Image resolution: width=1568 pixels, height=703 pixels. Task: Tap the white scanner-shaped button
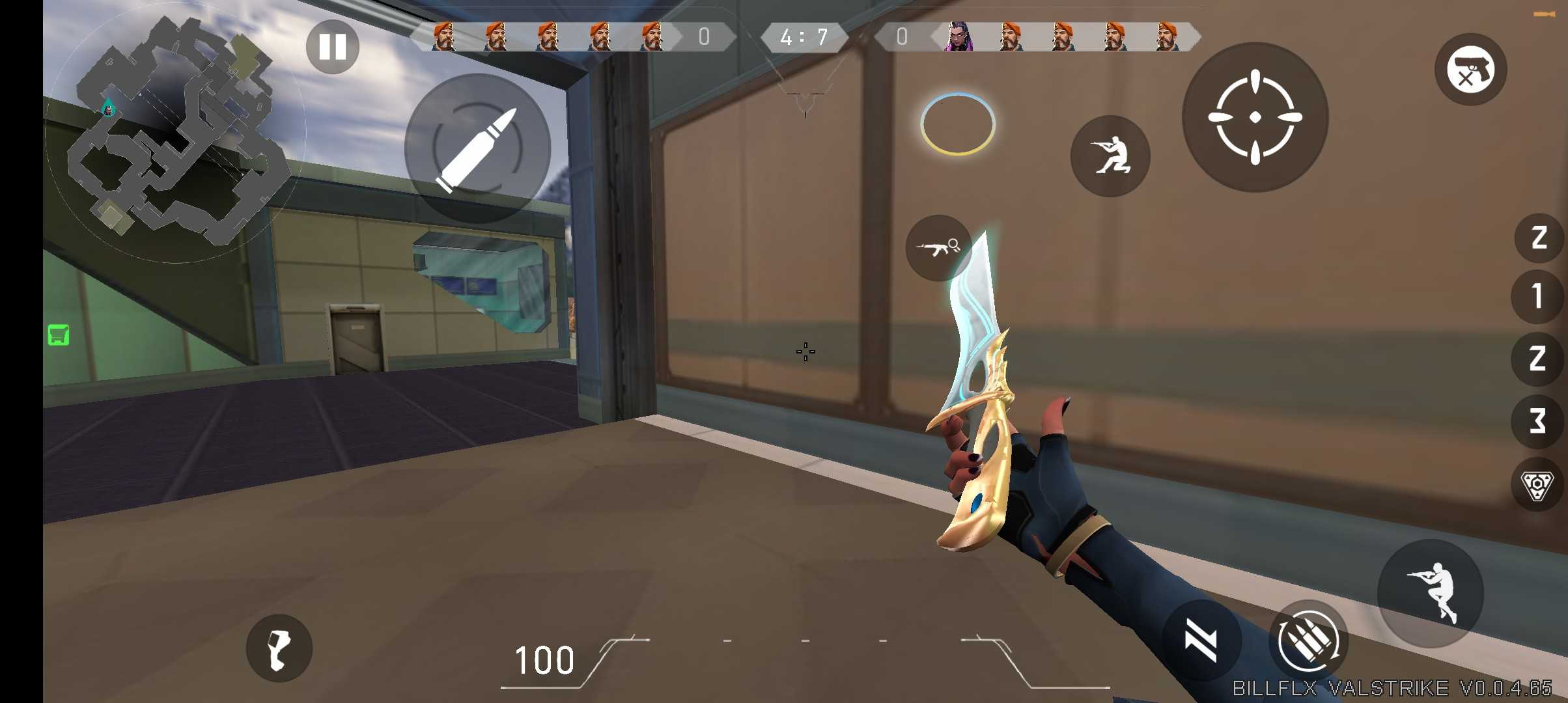pyautogui.click(x=279, y=648)
